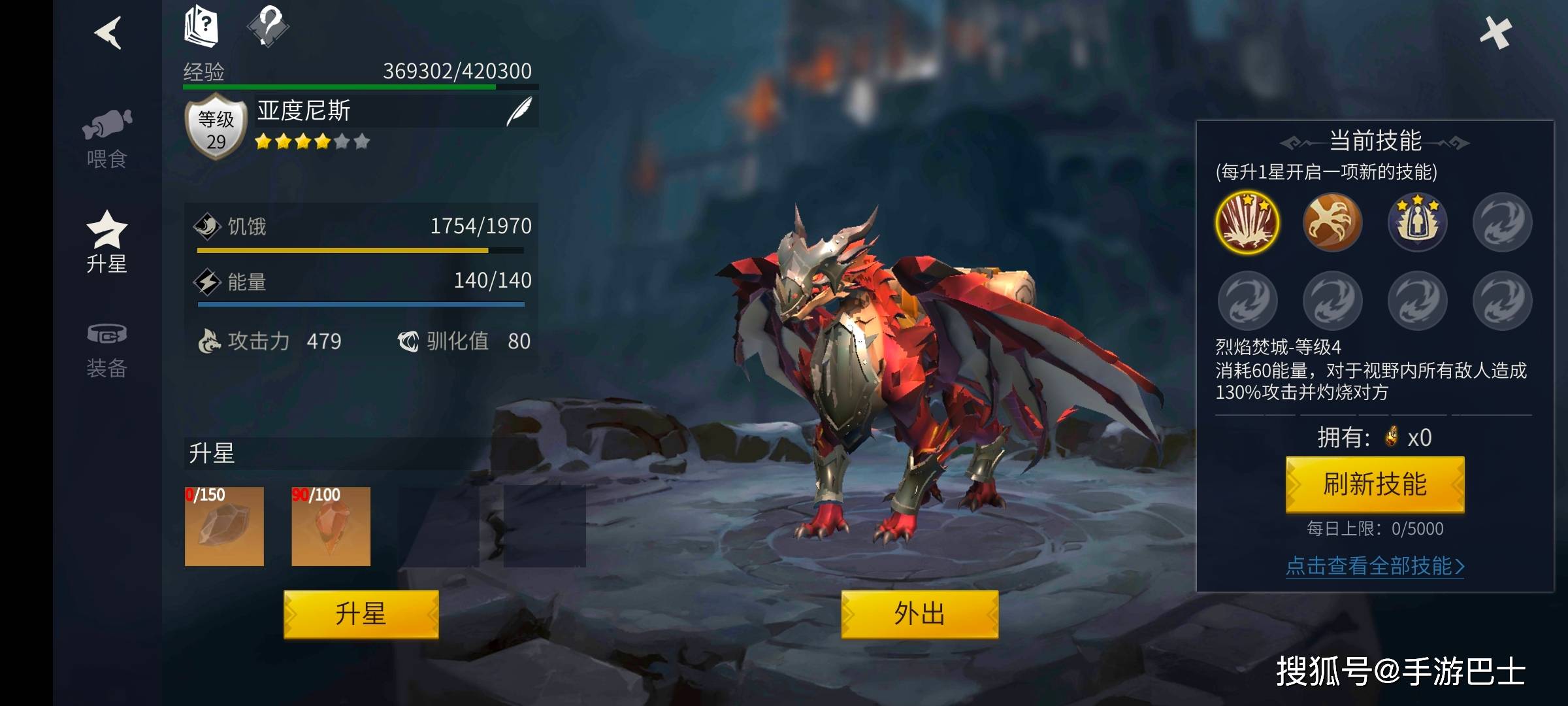This screenshot has height=706, width=1568.
Task: Select the blue hooded figure skill icon
Action: (x=1417, y=223)
